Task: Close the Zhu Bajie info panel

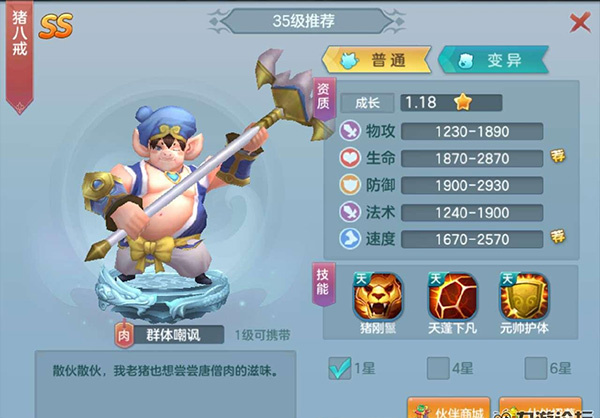Action: [579, 23]
